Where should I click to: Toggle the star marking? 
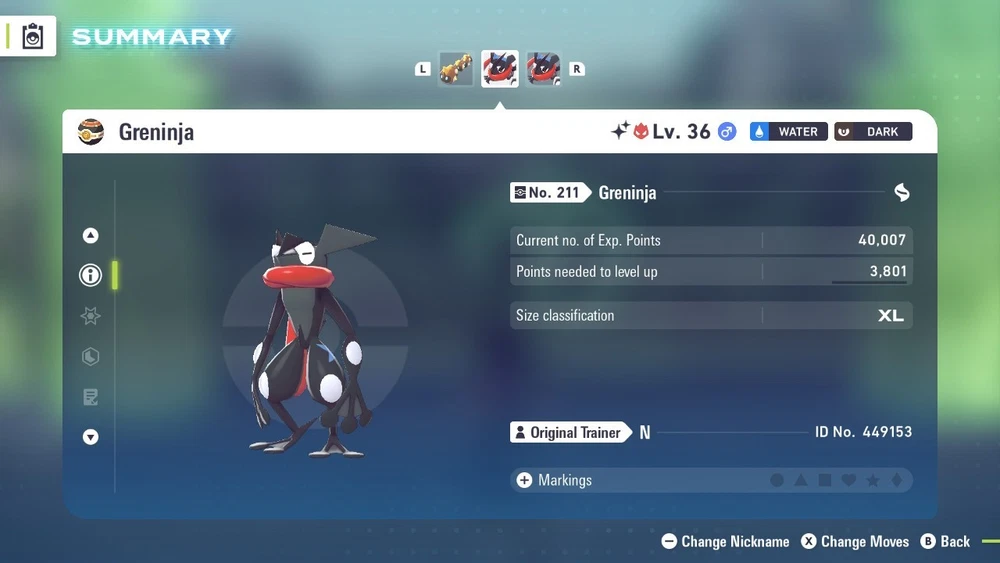point(873,481)
